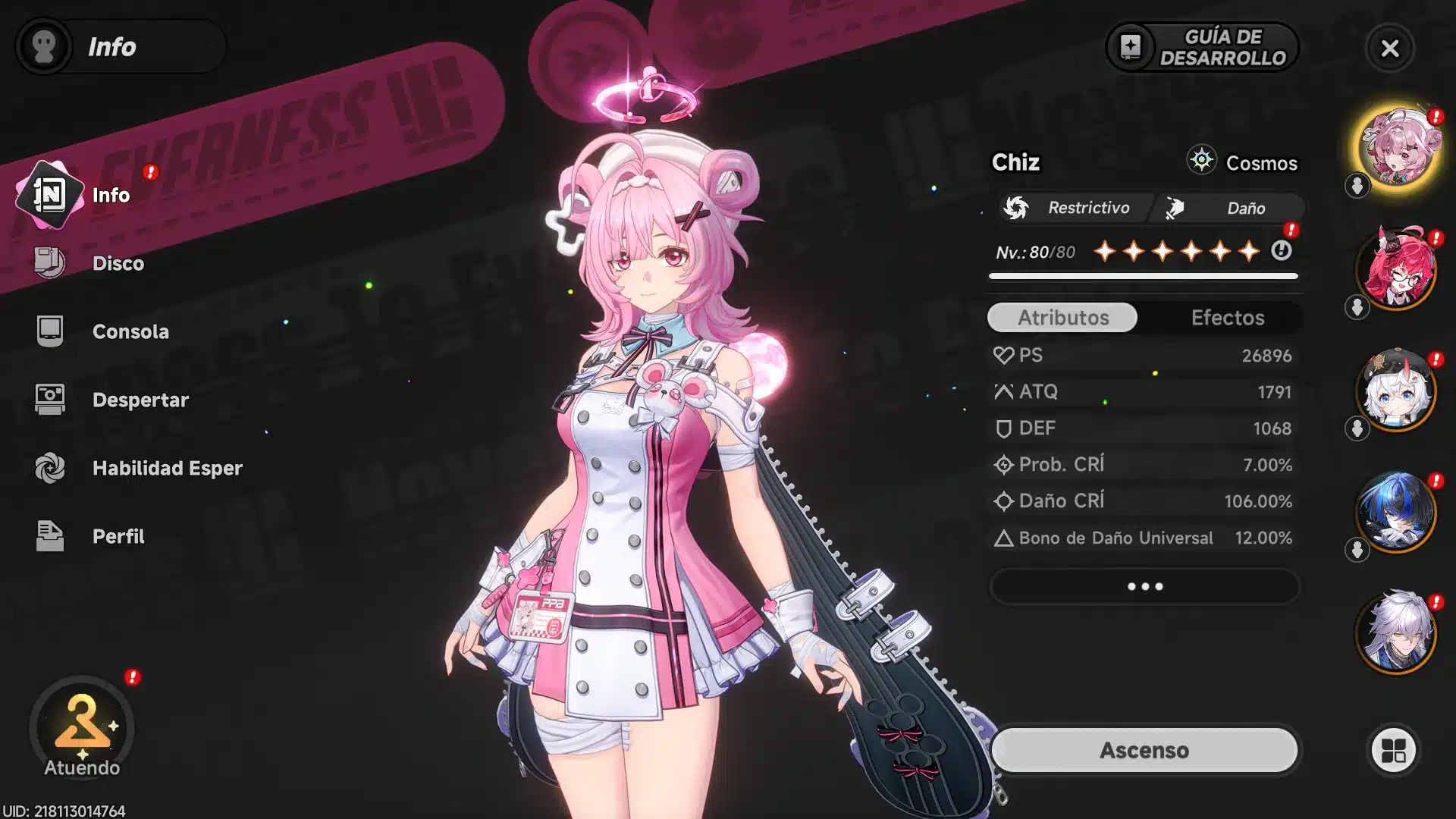Switch to the Efectos tab
The image size is (1456, 819).
point(1227,318)
